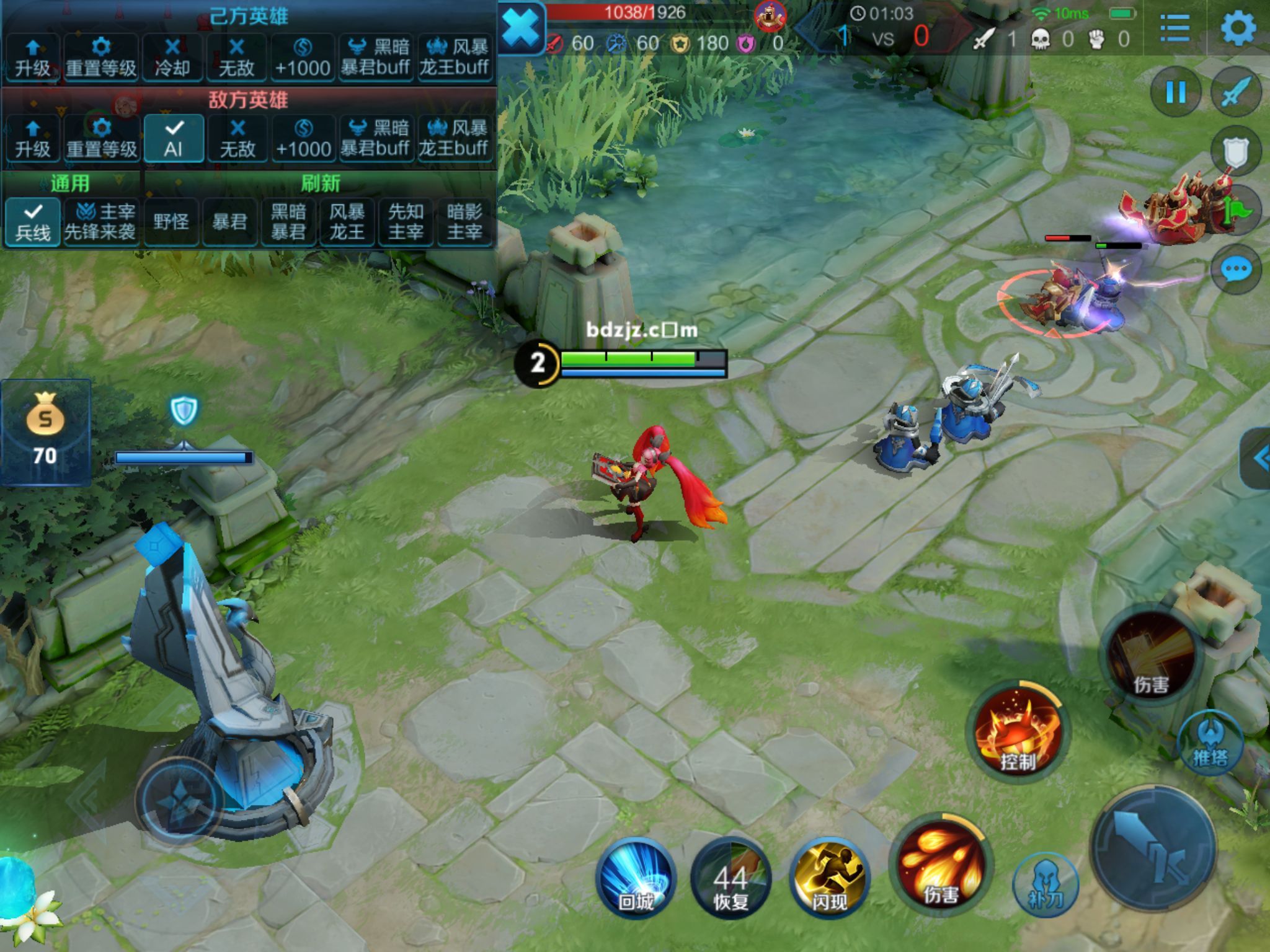
Task: Toggle the 兵线 minion wave checkbox
Action: tap(32, 222)
